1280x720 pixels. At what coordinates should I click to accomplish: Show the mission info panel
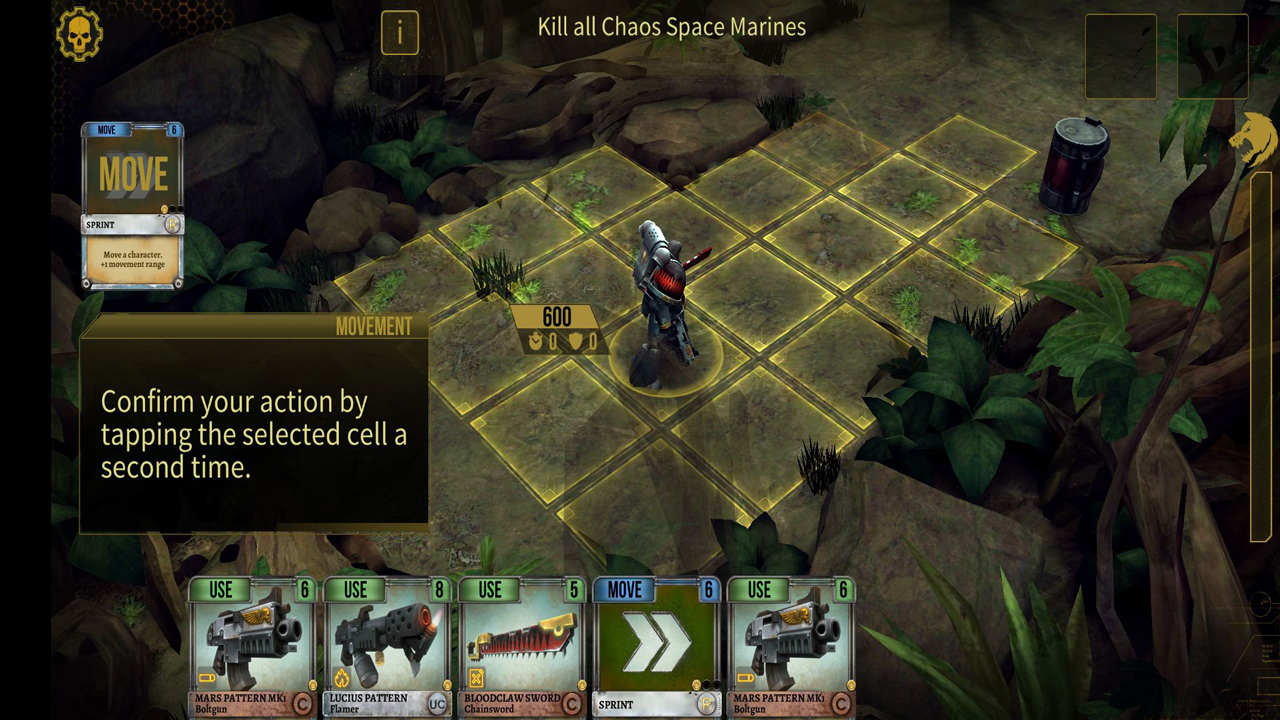point(399,33)
